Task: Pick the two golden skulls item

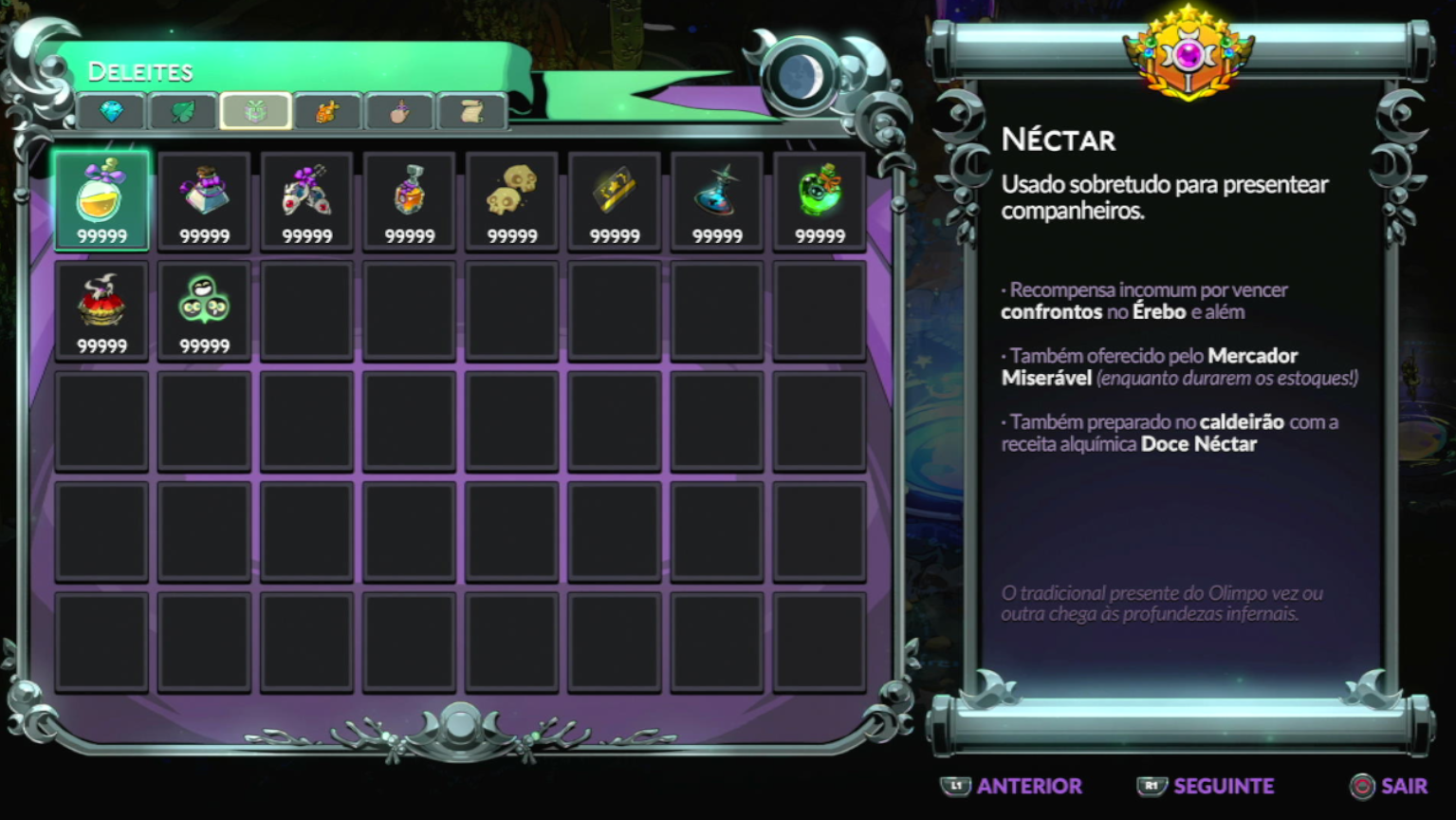Action: (511, 200)
